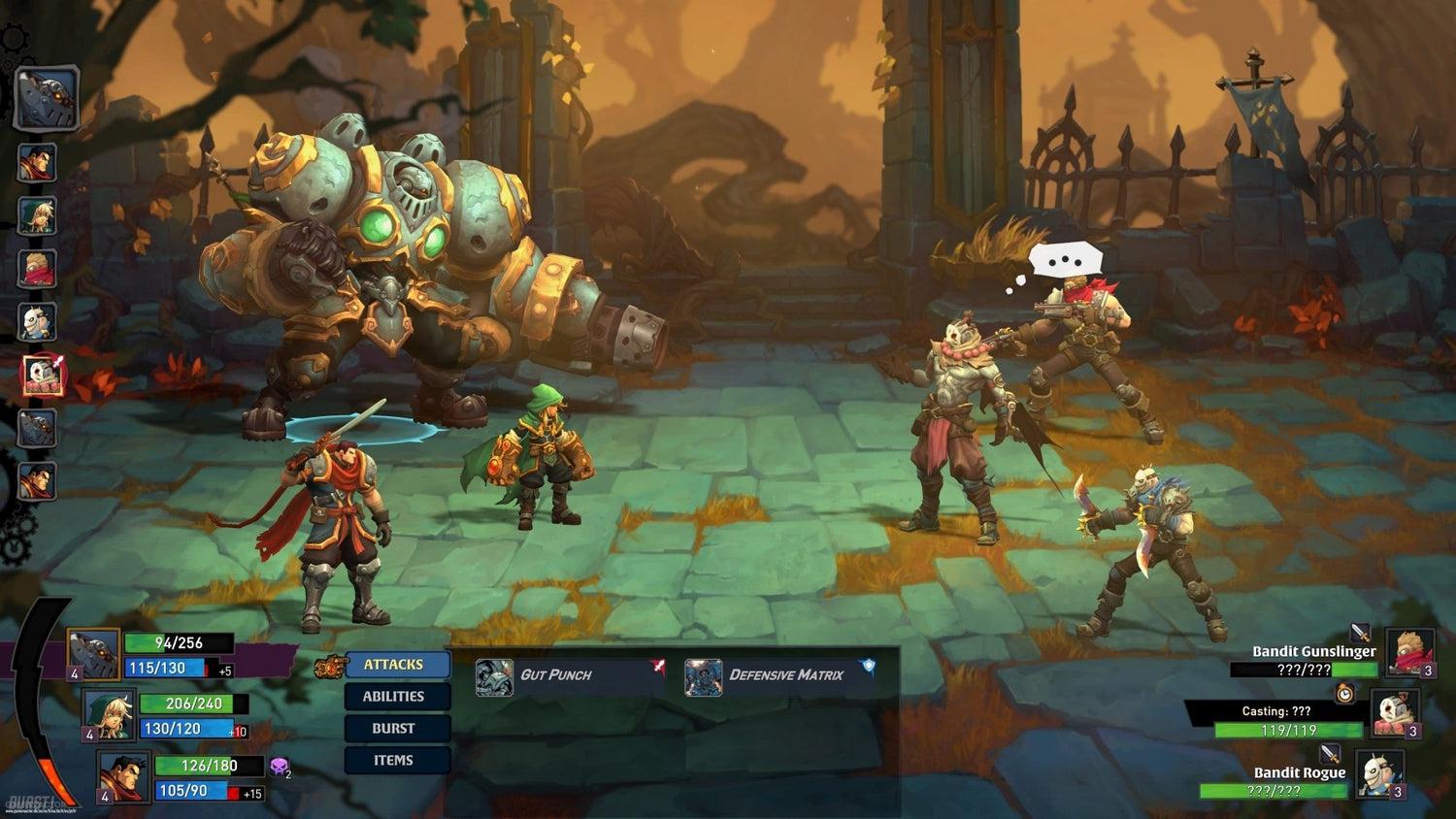Screen dimensions: 1456x819
Task: Activate the Defensive Matrix ability icon
Action: 703,674
